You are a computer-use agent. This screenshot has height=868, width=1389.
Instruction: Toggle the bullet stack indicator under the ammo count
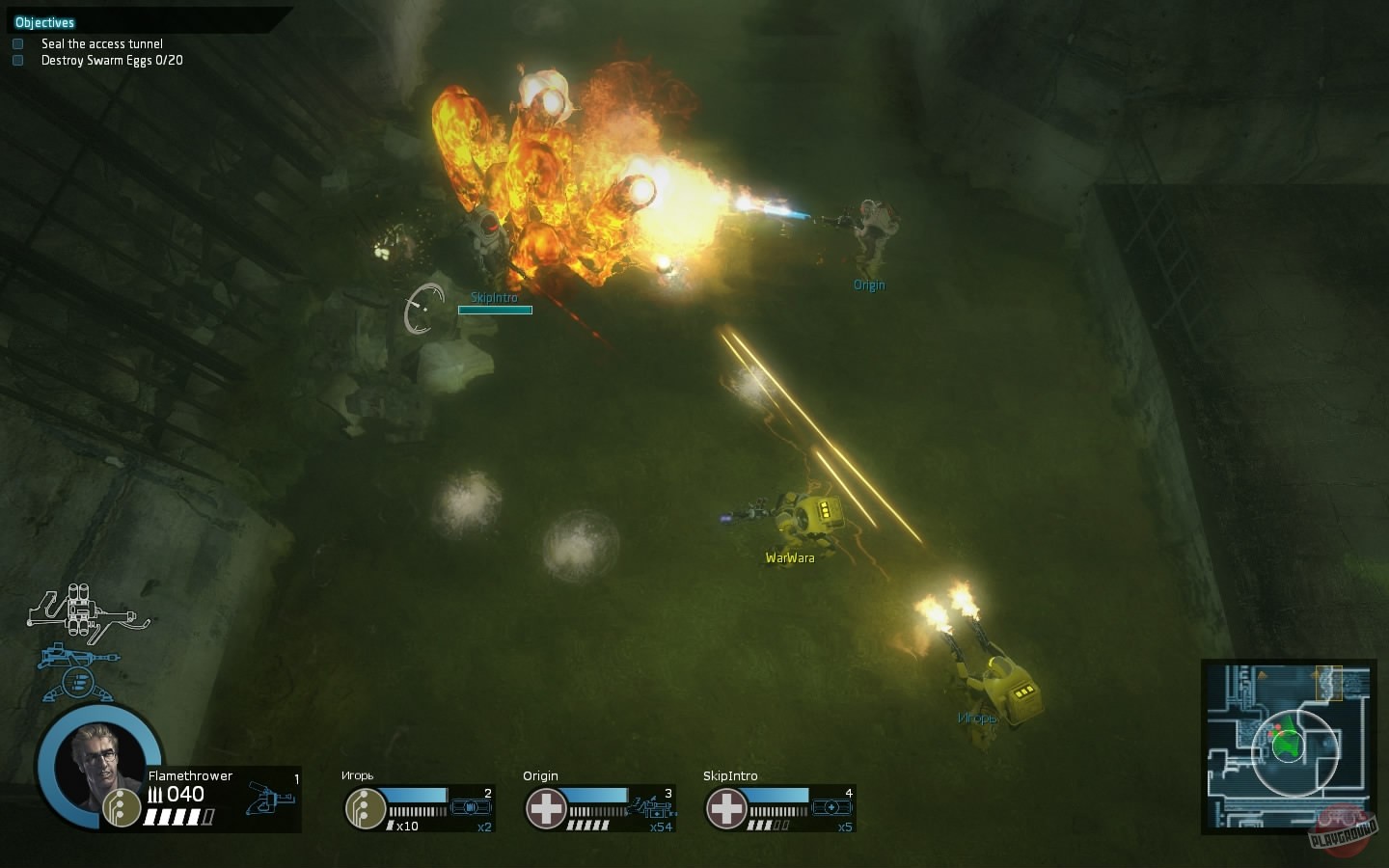178,816
